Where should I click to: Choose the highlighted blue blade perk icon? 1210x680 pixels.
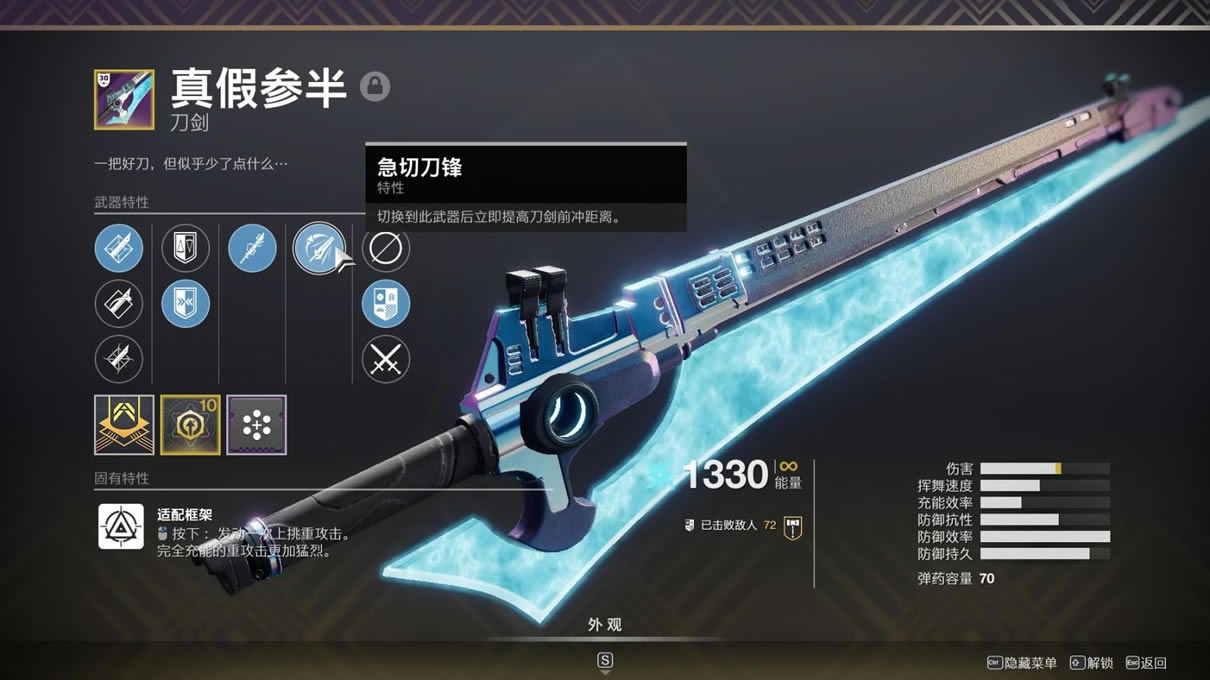[119, 248]
